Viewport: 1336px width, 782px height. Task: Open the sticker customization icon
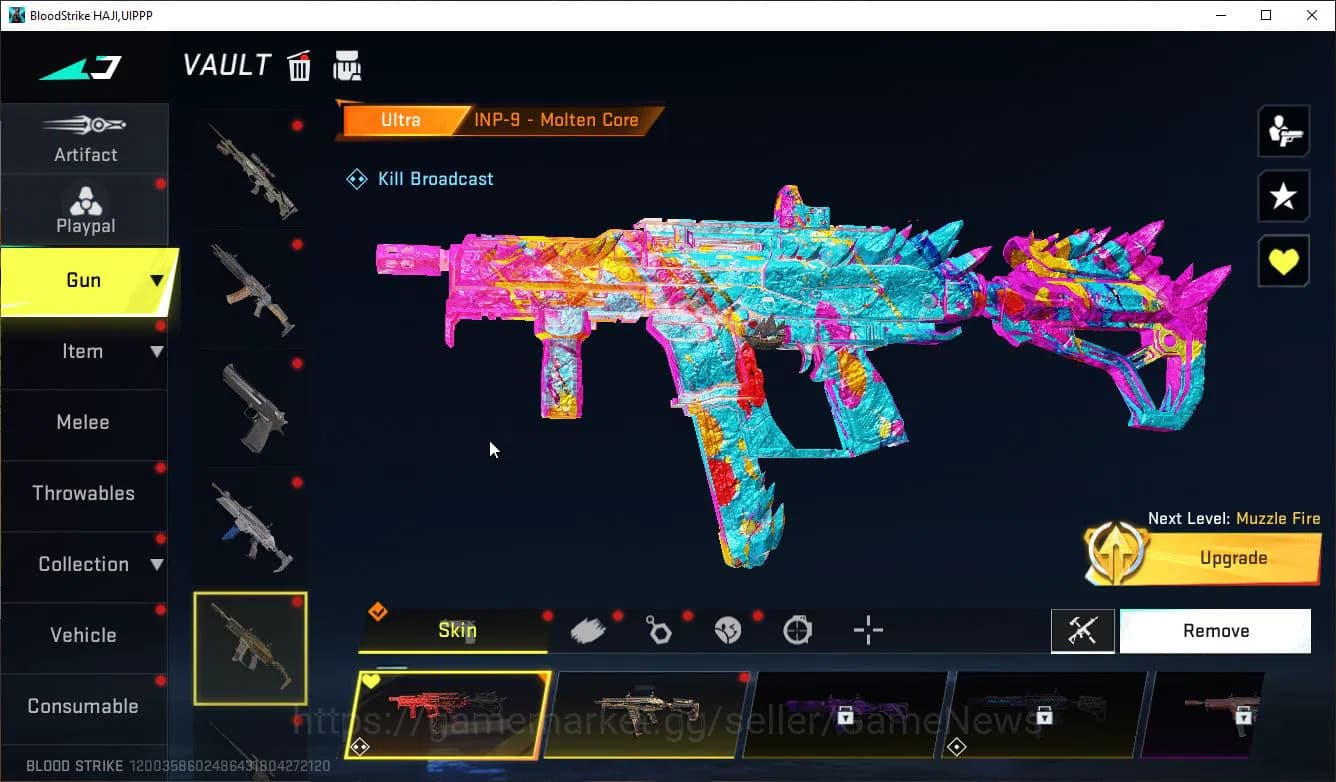click(x=727, y=629)
